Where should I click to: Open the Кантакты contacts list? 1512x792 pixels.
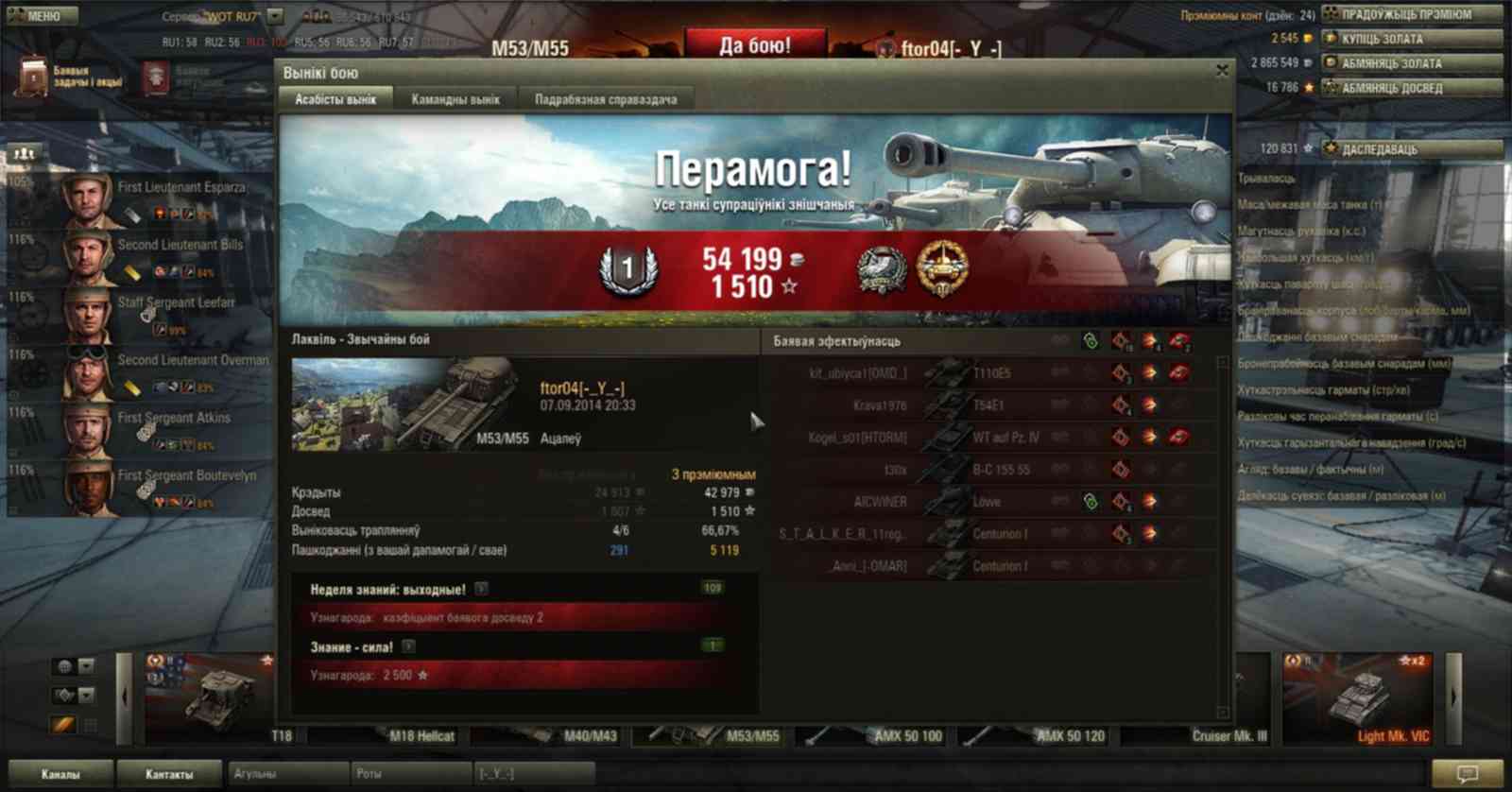(169, 774)
